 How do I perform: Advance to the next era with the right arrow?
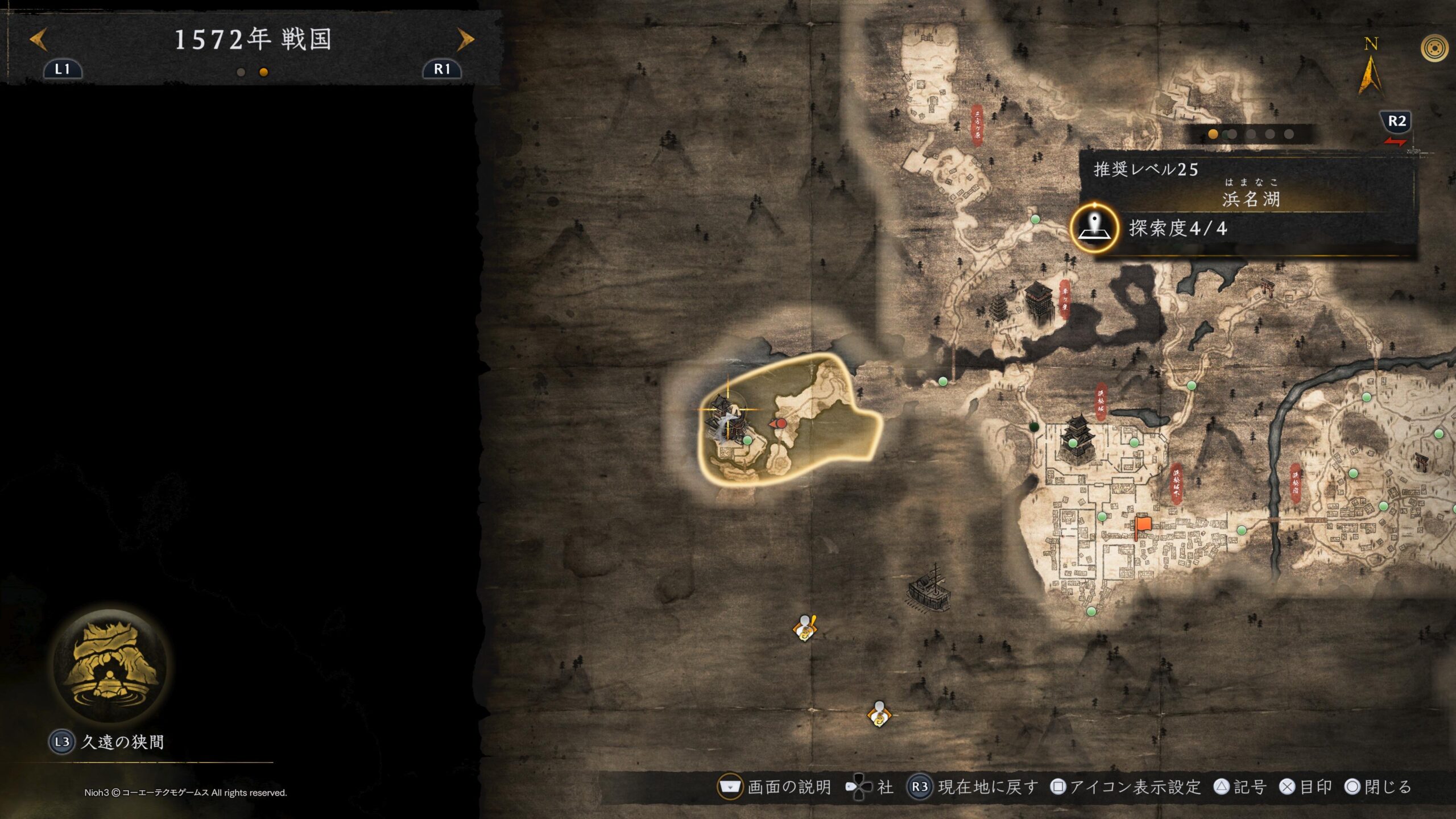tap(465, 39)
